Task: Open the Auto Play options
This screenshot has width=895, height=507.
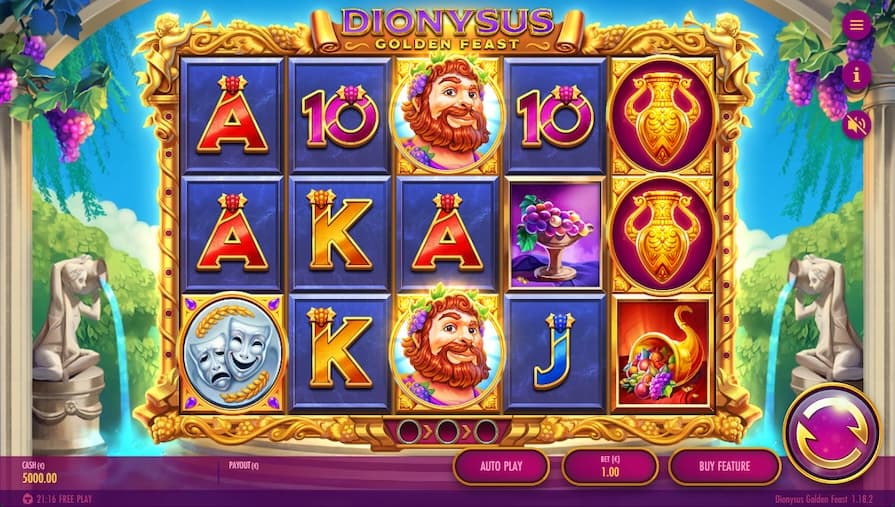Action: (501, 466)
